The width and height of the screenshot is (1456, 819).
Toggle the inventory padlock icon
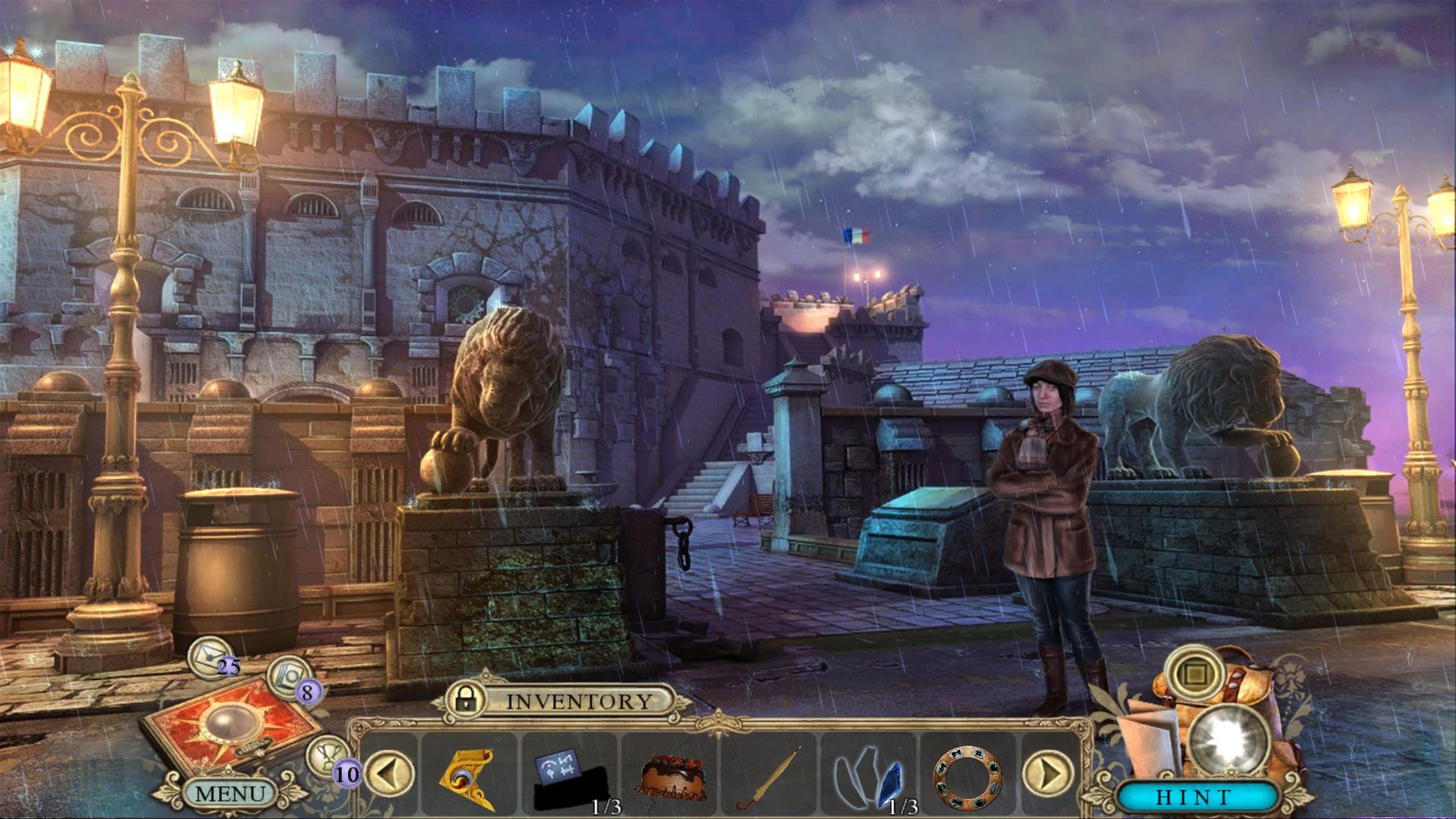tap(465, 699)
